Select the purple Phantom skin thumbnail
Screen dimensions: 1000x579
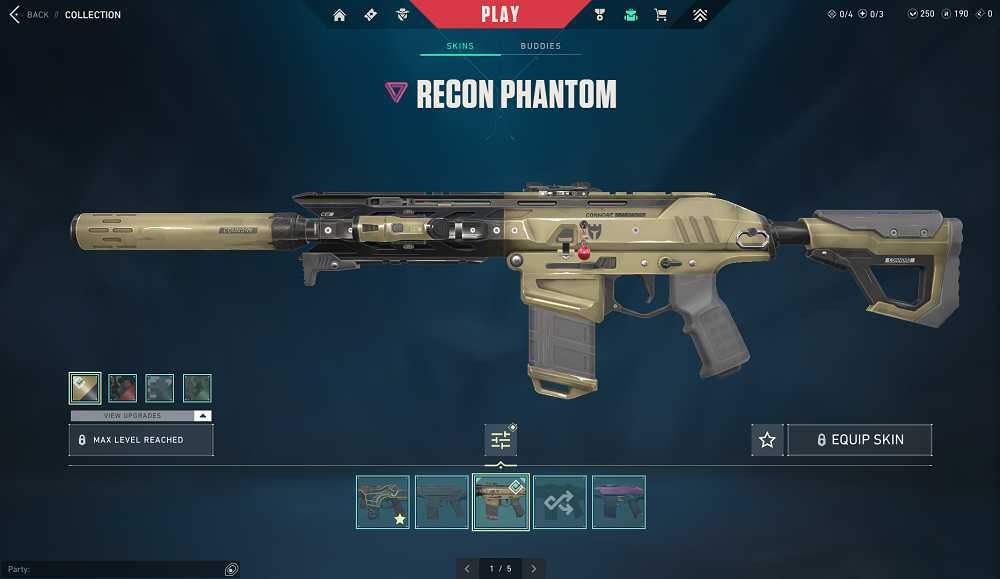[619, 502]
